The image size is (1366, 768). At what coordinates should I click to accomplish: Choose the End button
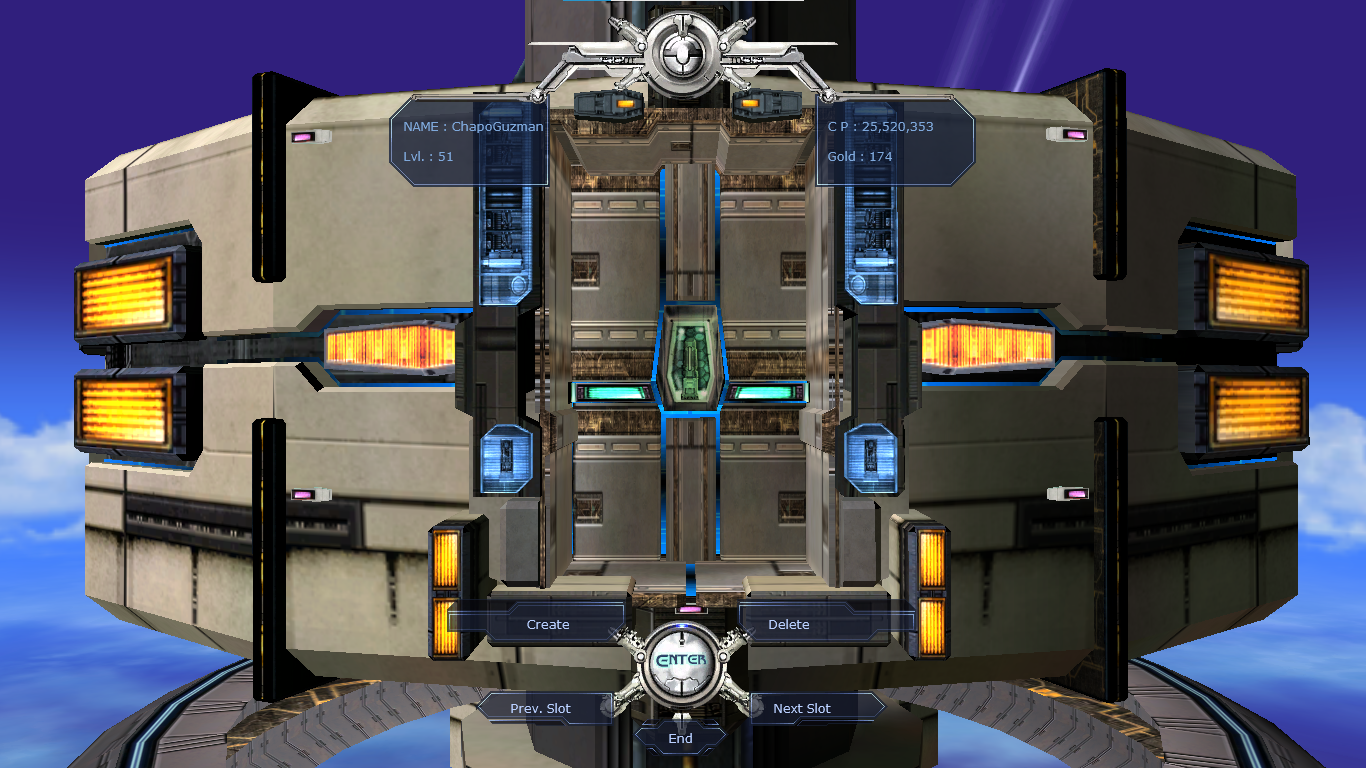(x=680, y=739)
